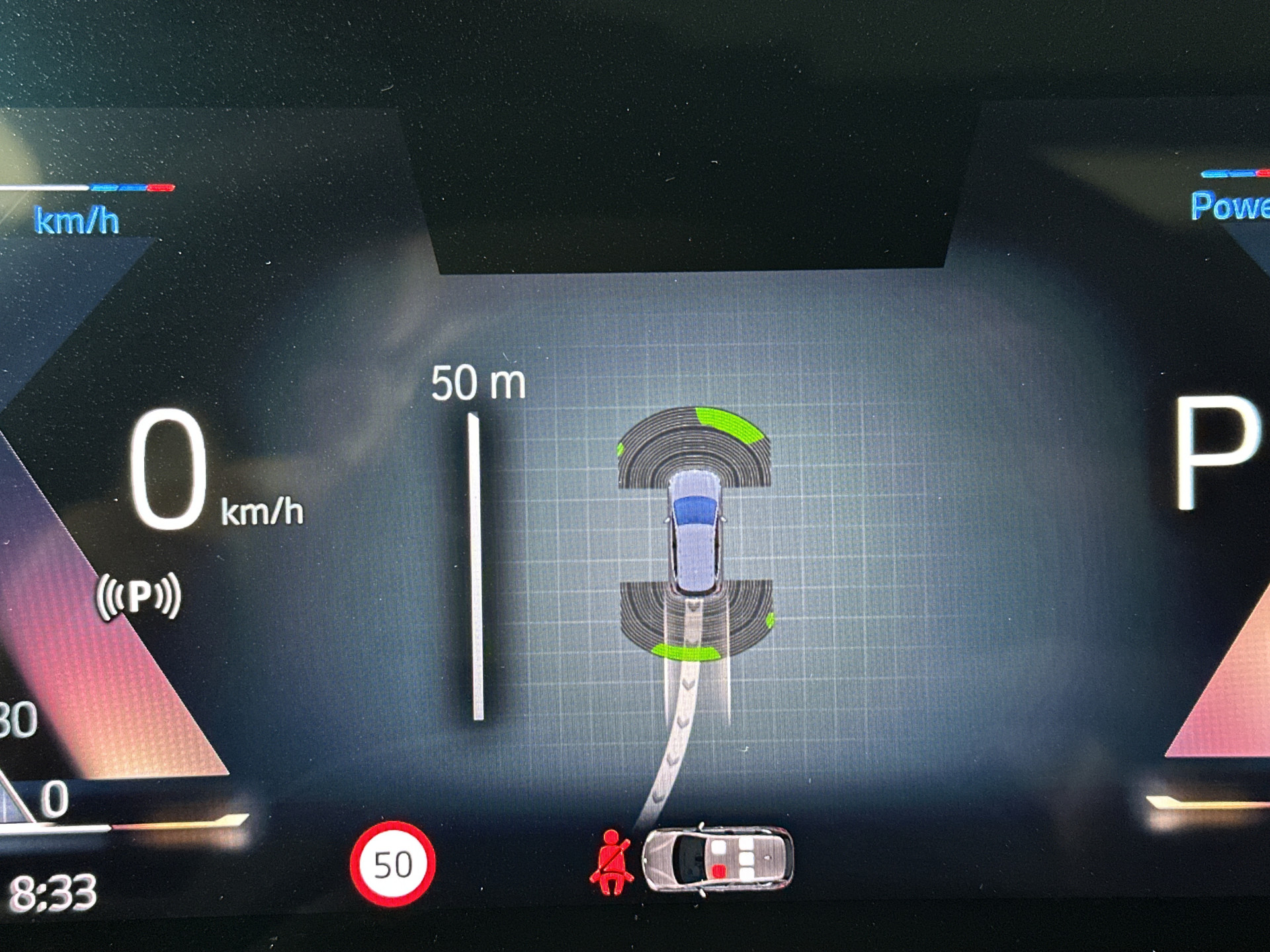Open the seat occupancy car diagram
This screenshot has width=1270, height=952.
pyautogui.click(x=718, y=860)
